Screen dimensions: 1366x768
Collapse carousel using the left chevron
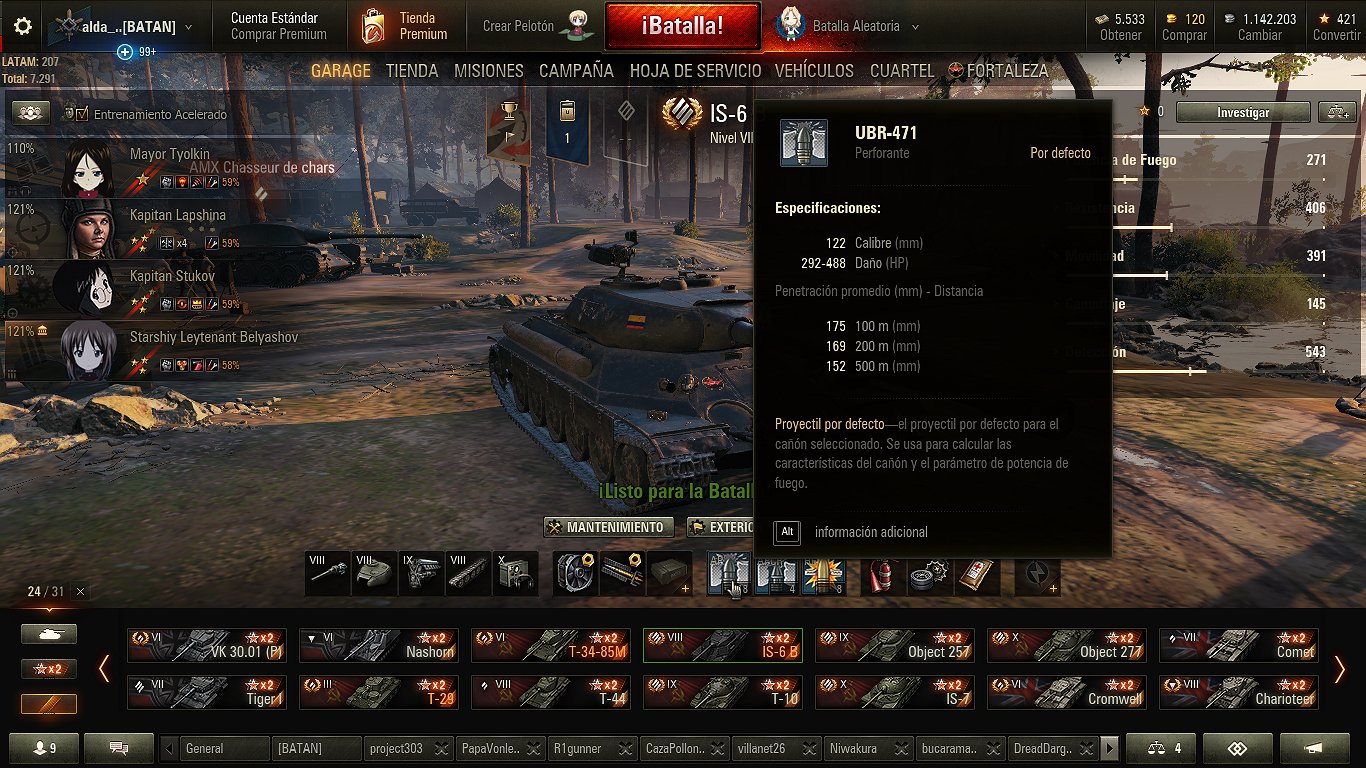tap(104, 668)
